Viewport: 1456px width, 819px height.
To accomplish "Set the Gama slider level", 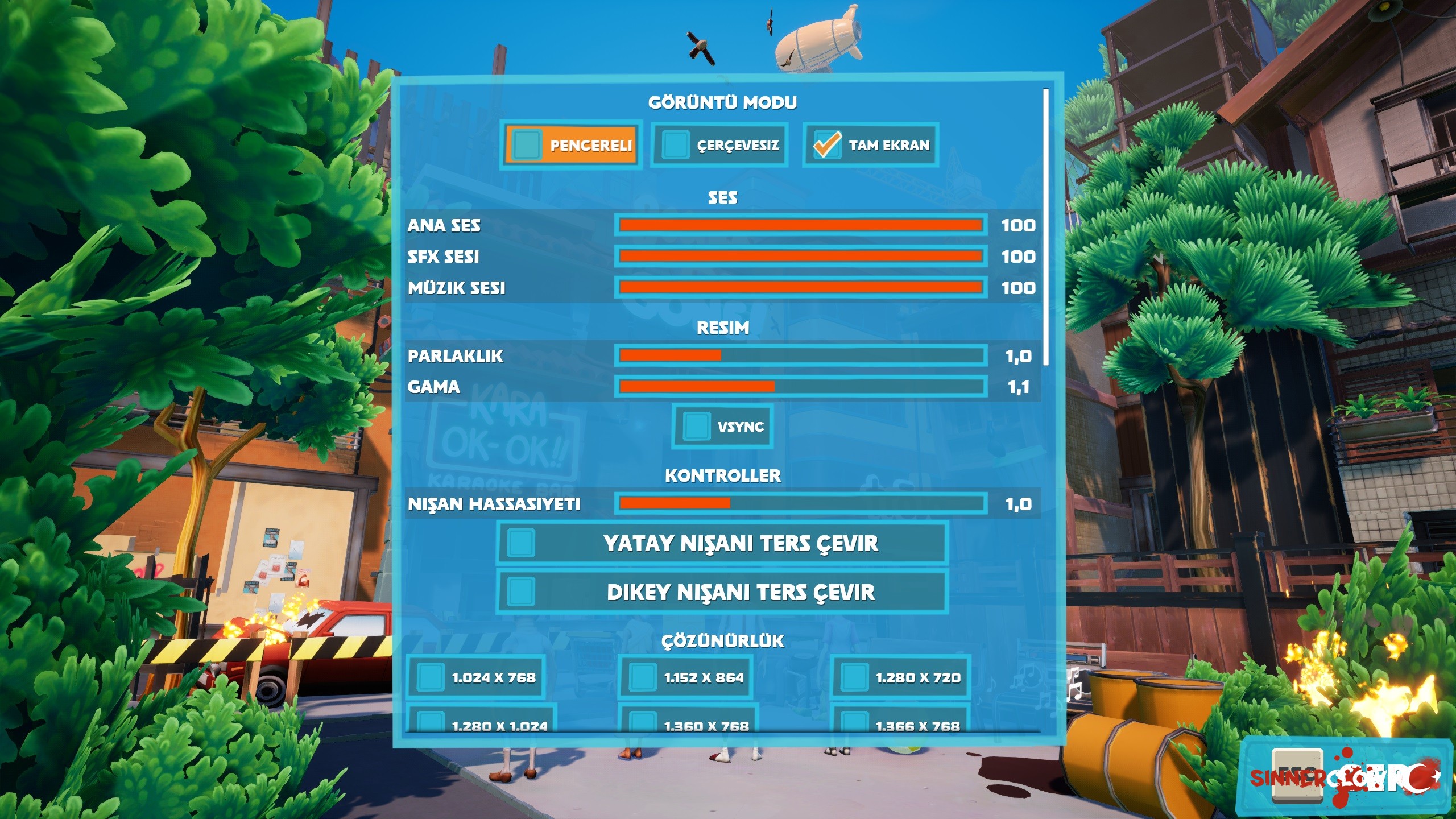I will click(800, 387).
